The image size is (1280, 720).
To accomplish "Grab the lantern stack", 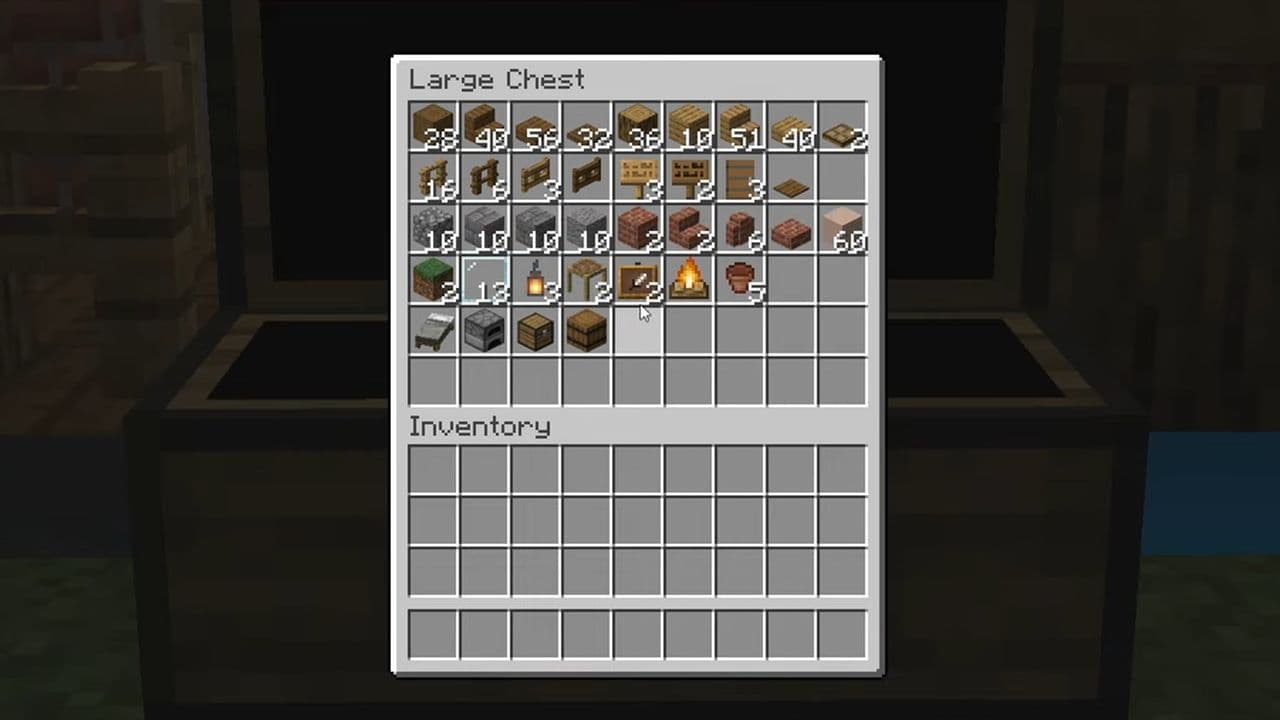I will pos(535,281).
